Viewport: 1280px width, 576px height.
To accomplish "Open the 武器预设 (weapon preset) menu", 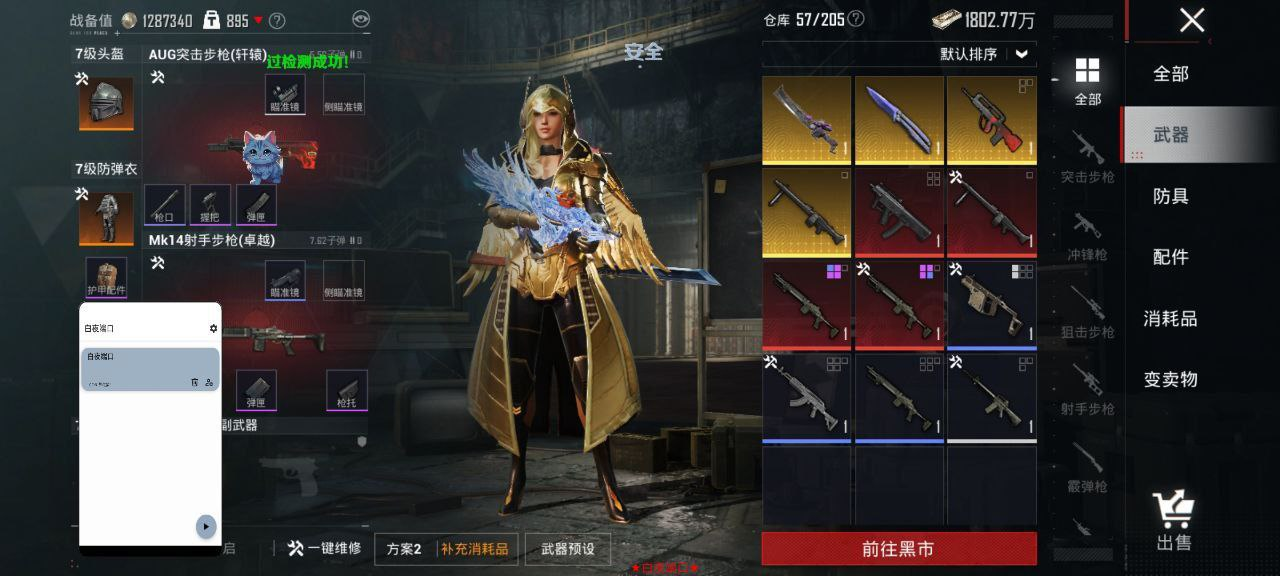I will click(x=567, y=549).
